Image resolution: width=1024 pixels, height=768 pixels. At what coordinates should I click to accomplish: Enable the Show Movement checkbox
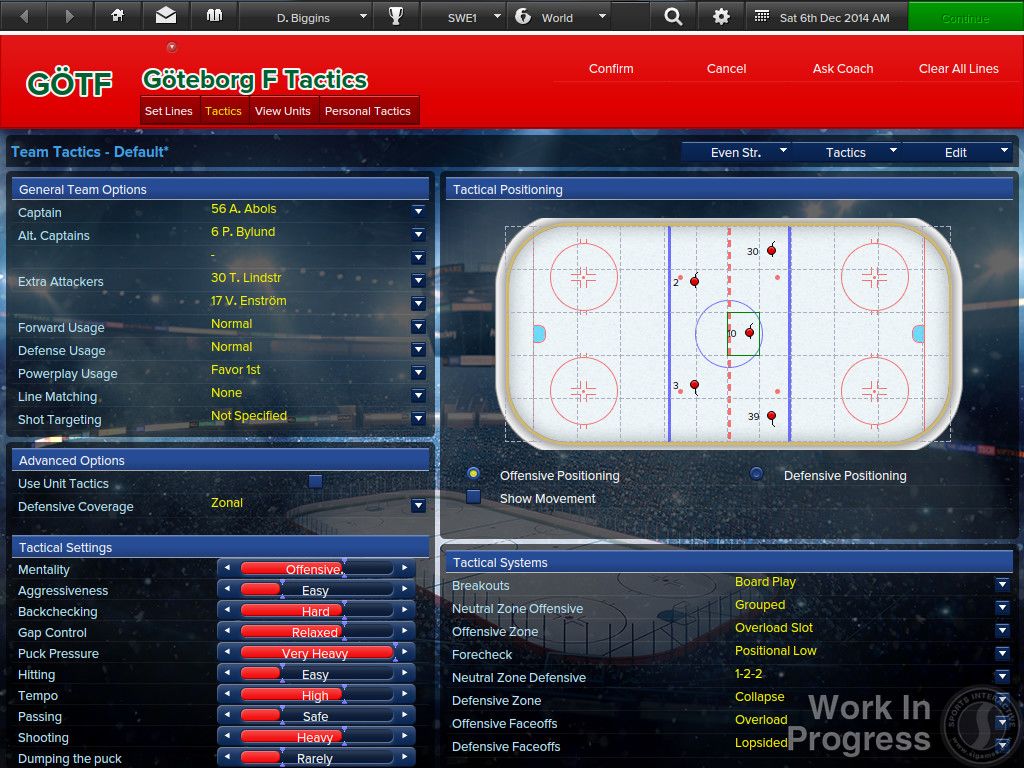tap(474, 497)
